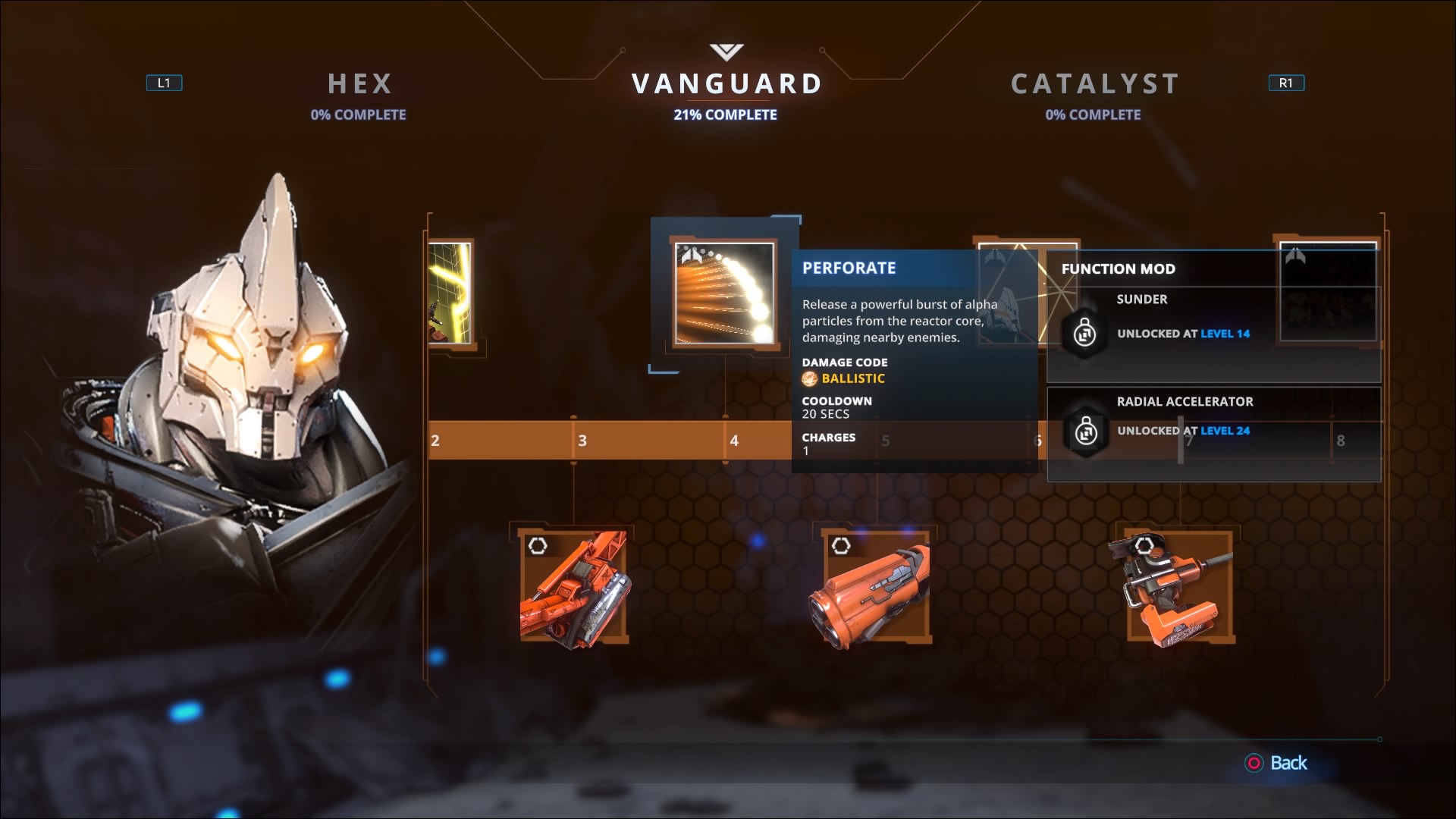Click the level 5 marker on the progress track
This screenshot has width=1456, height=819.
pyautogui.click(x=885, y=440)
